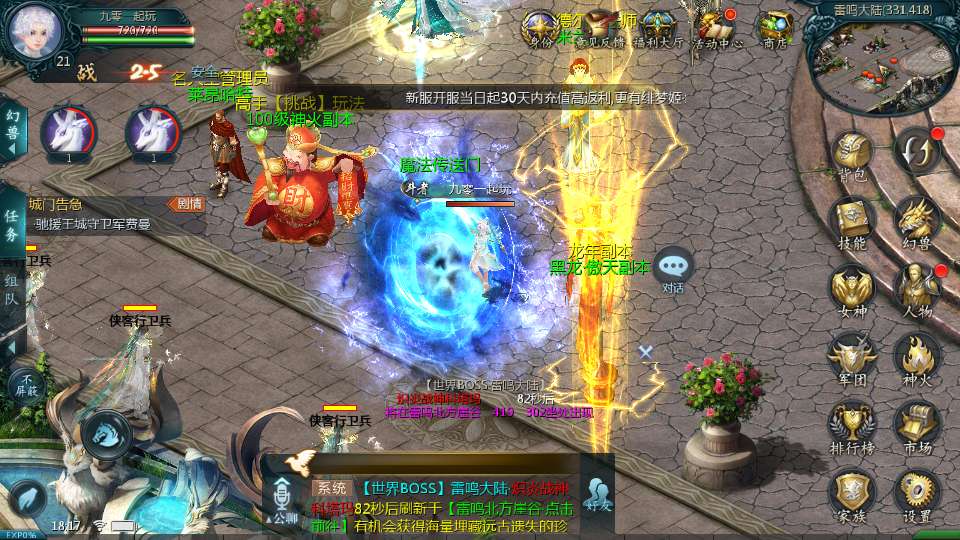Click the 身份 identity star icon
This screenshot has width=960, height=540.
pyautogui.click(x=541, y=27)
